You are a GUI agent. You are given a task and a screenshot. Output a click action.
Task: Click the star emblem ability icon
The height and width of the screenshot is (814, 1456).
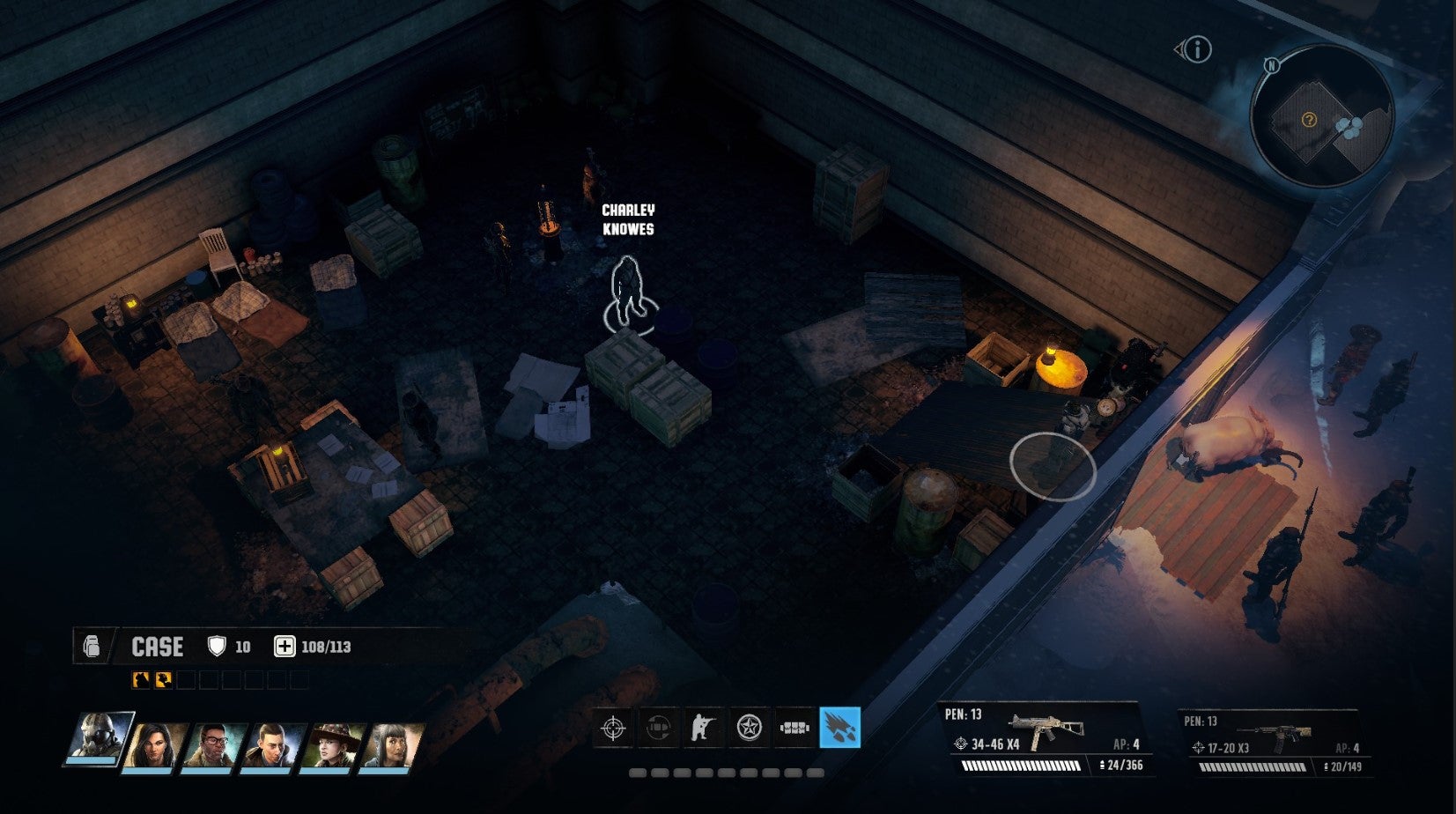tap(750, 729)
